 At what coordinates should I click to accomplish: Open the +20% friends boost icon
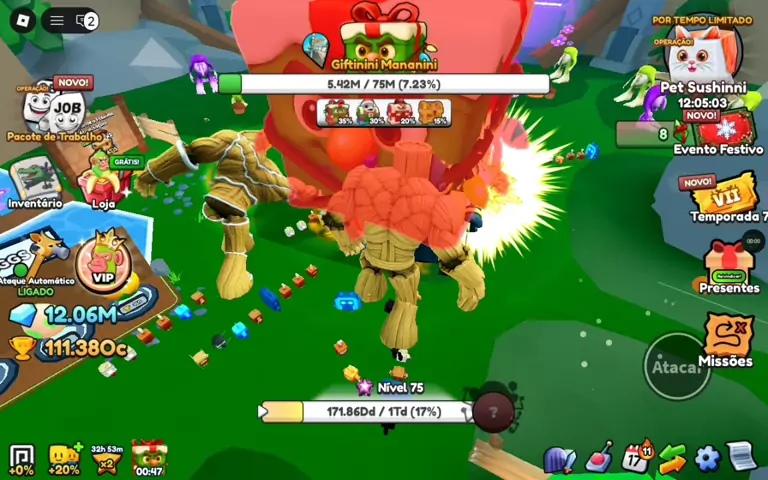point(63,459)
